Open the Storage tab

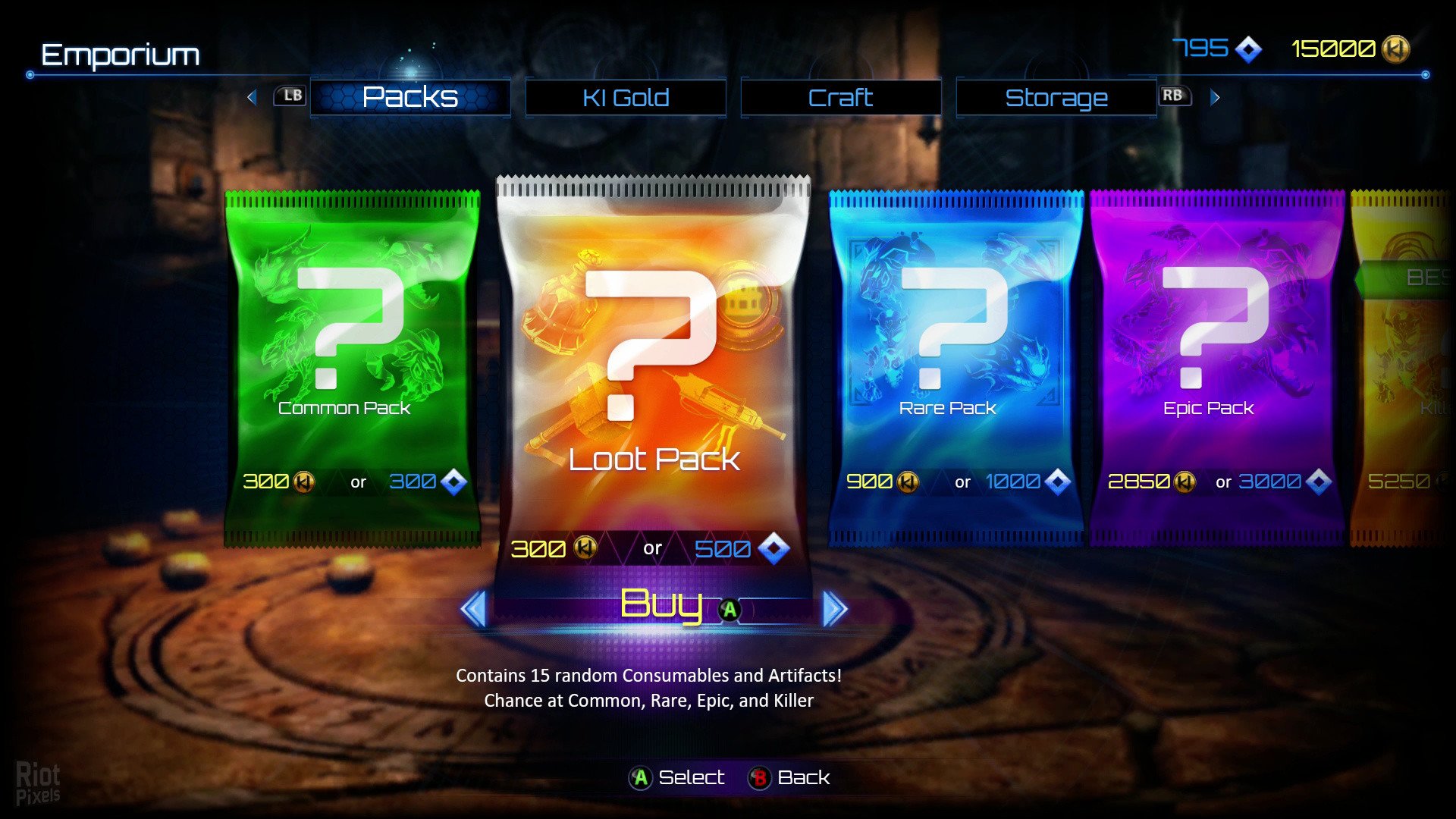tap(1056, 98)
